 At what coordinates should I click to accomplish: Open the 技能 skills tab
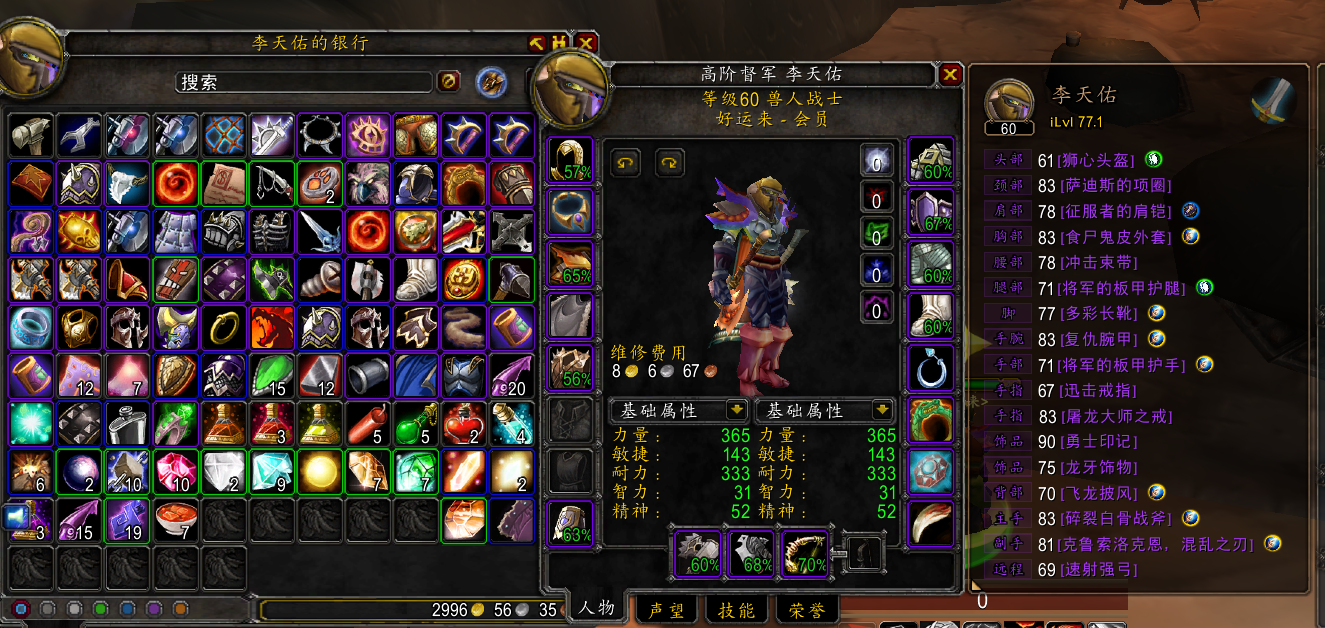tap(737, 609)
